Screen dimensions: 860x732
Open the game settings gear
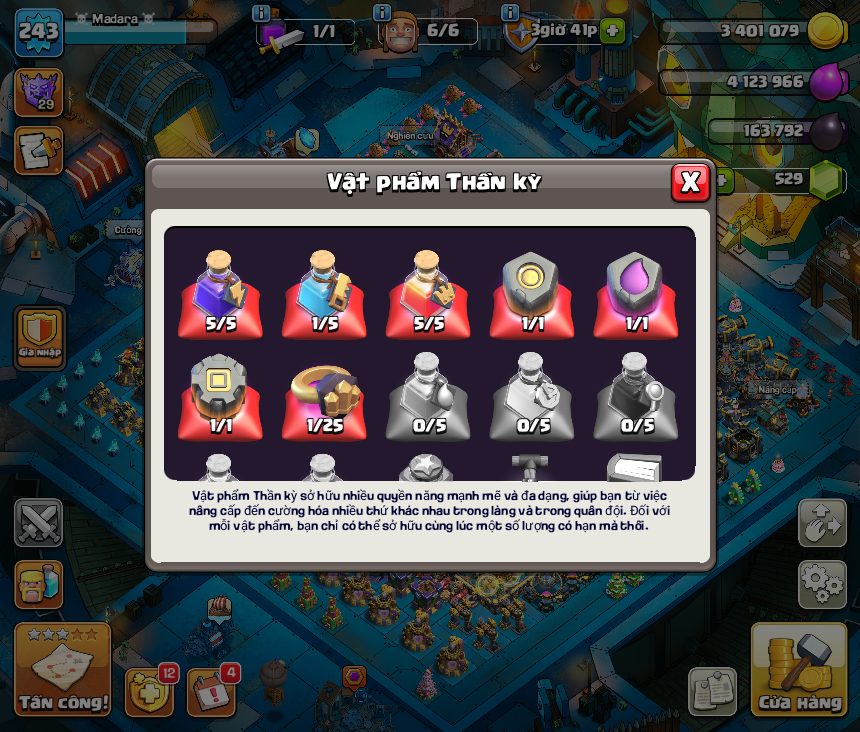tap(822, 584)
